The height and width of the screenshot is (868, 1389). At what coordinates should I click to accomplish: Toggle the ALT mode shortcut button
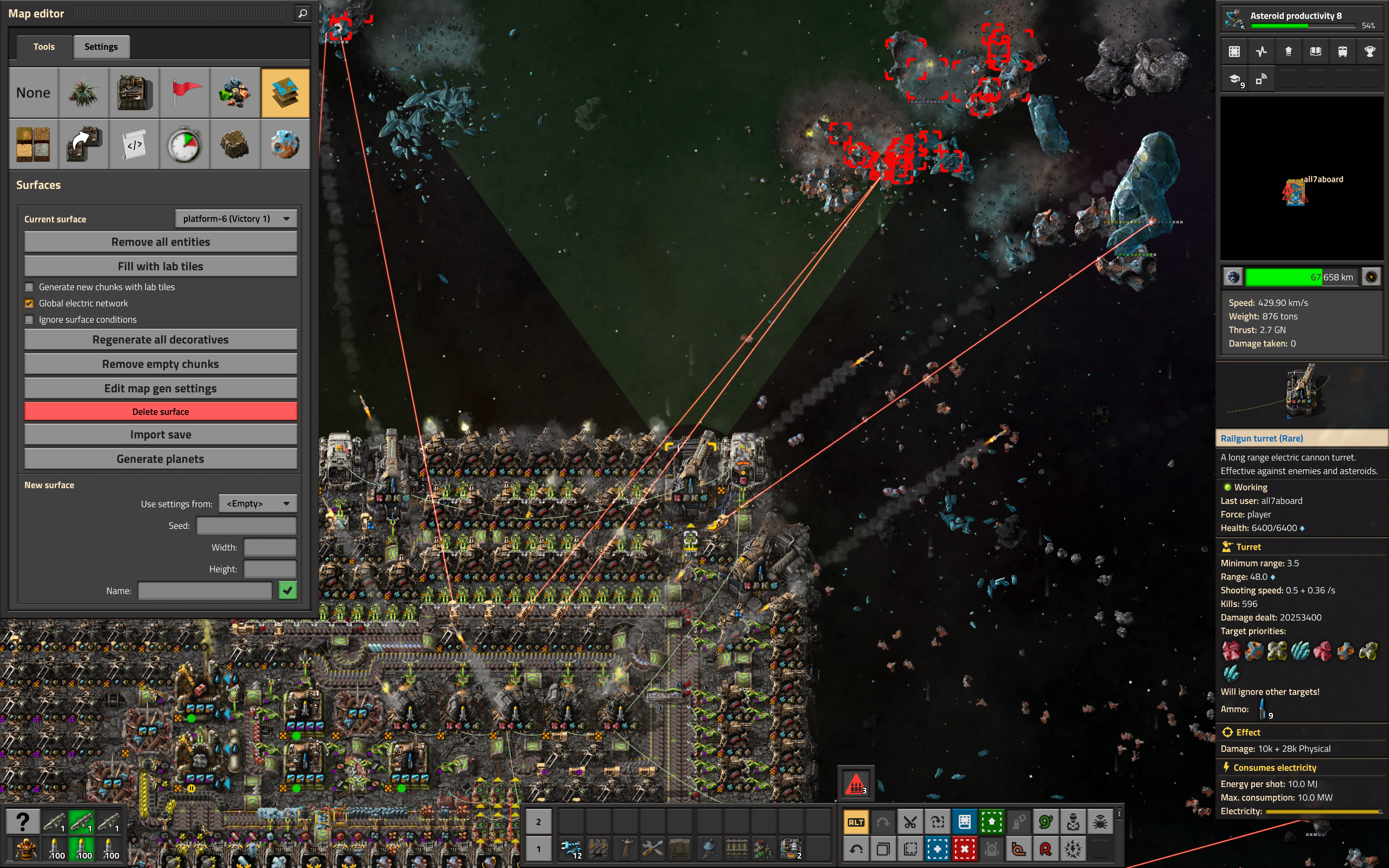pyautogui.click(x=855, y=822)
